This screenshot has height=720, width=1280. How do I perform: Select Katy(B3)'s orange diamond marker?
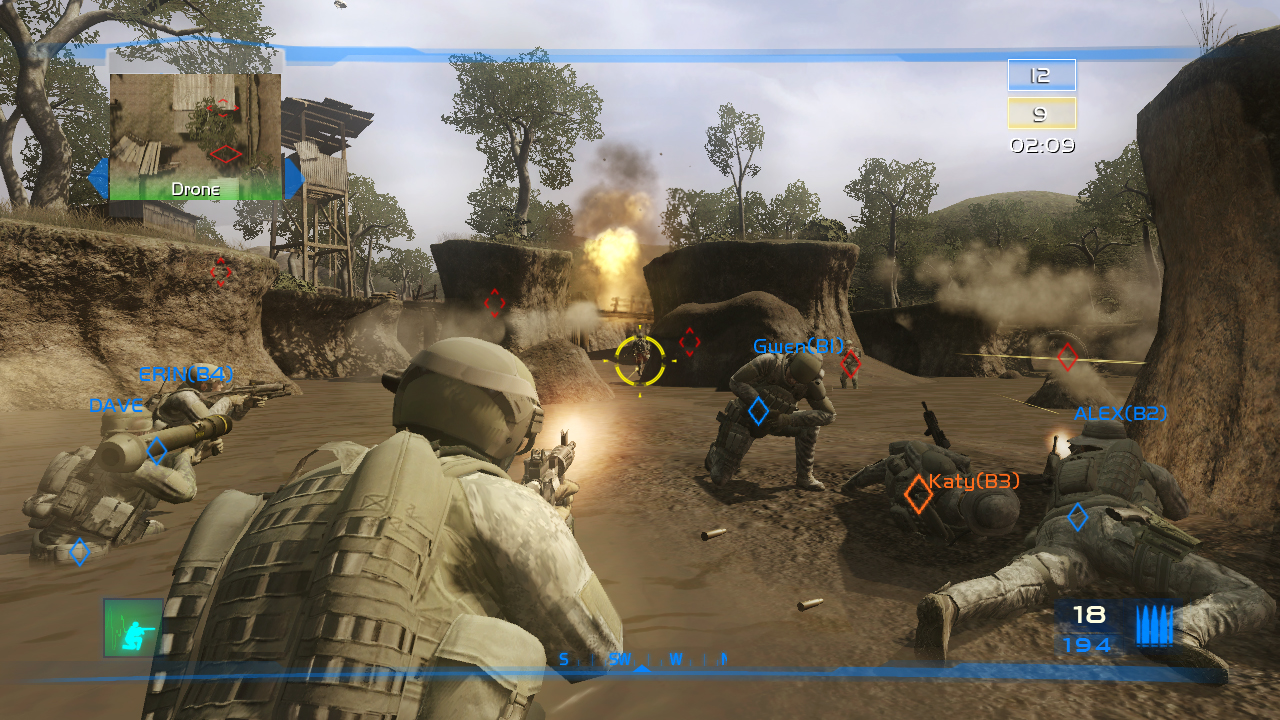click(x=917, y=492)
